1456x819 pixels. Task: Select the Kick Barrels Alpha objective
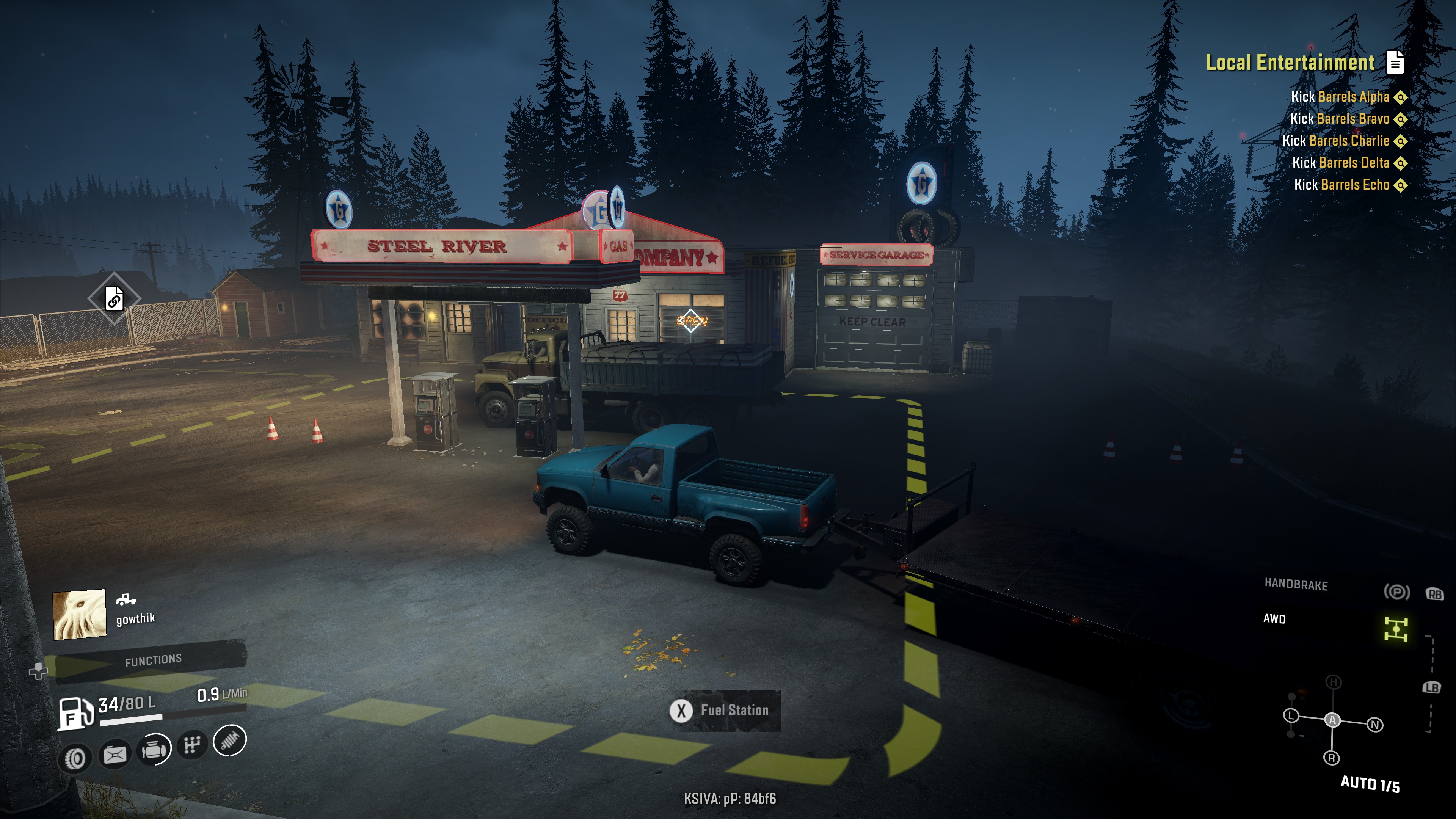pyautogui.click(x=1340, y=97)
